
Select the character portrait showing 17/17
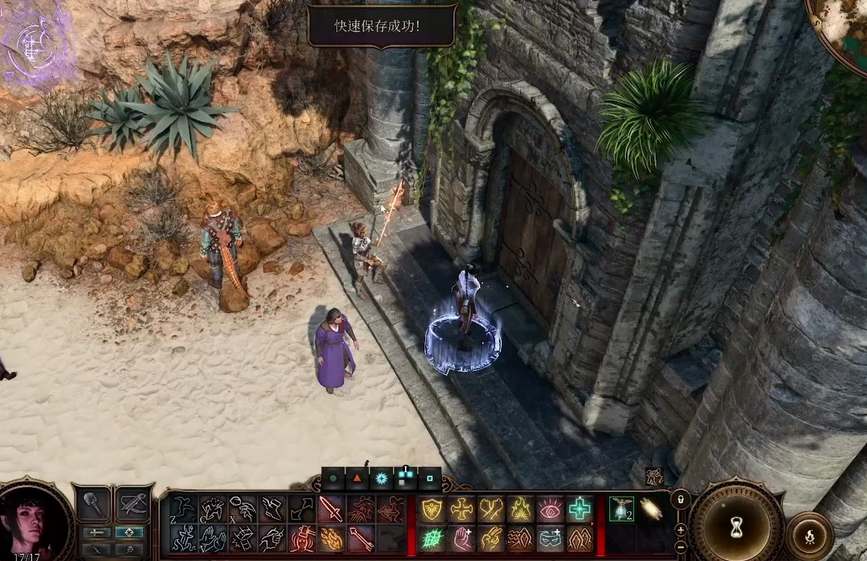pyautogui.click(x=36, y=519)
